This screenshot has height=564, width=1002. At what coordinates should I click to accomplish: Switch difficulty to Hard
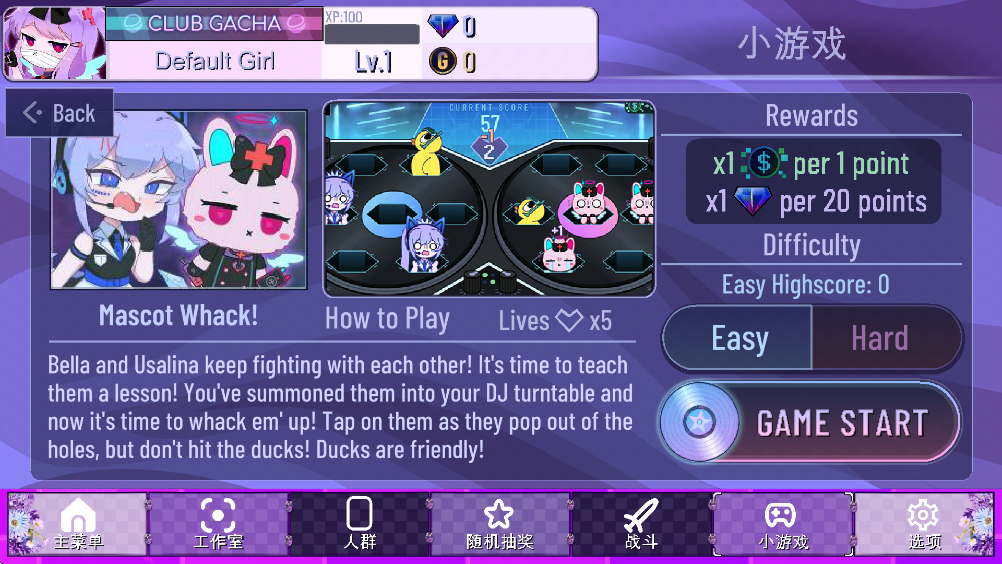881,339
